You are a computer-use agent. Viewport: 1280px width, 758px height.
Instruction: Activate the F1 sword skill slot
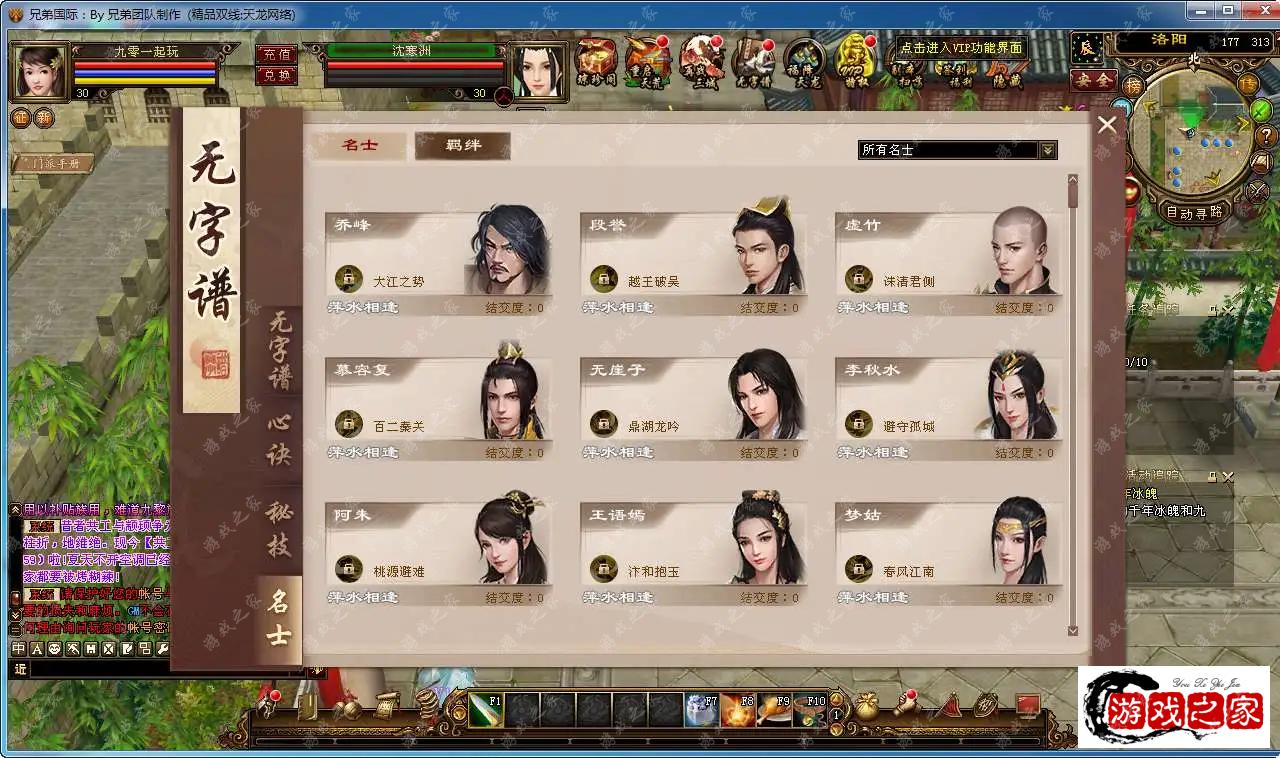tap(486, 709)
